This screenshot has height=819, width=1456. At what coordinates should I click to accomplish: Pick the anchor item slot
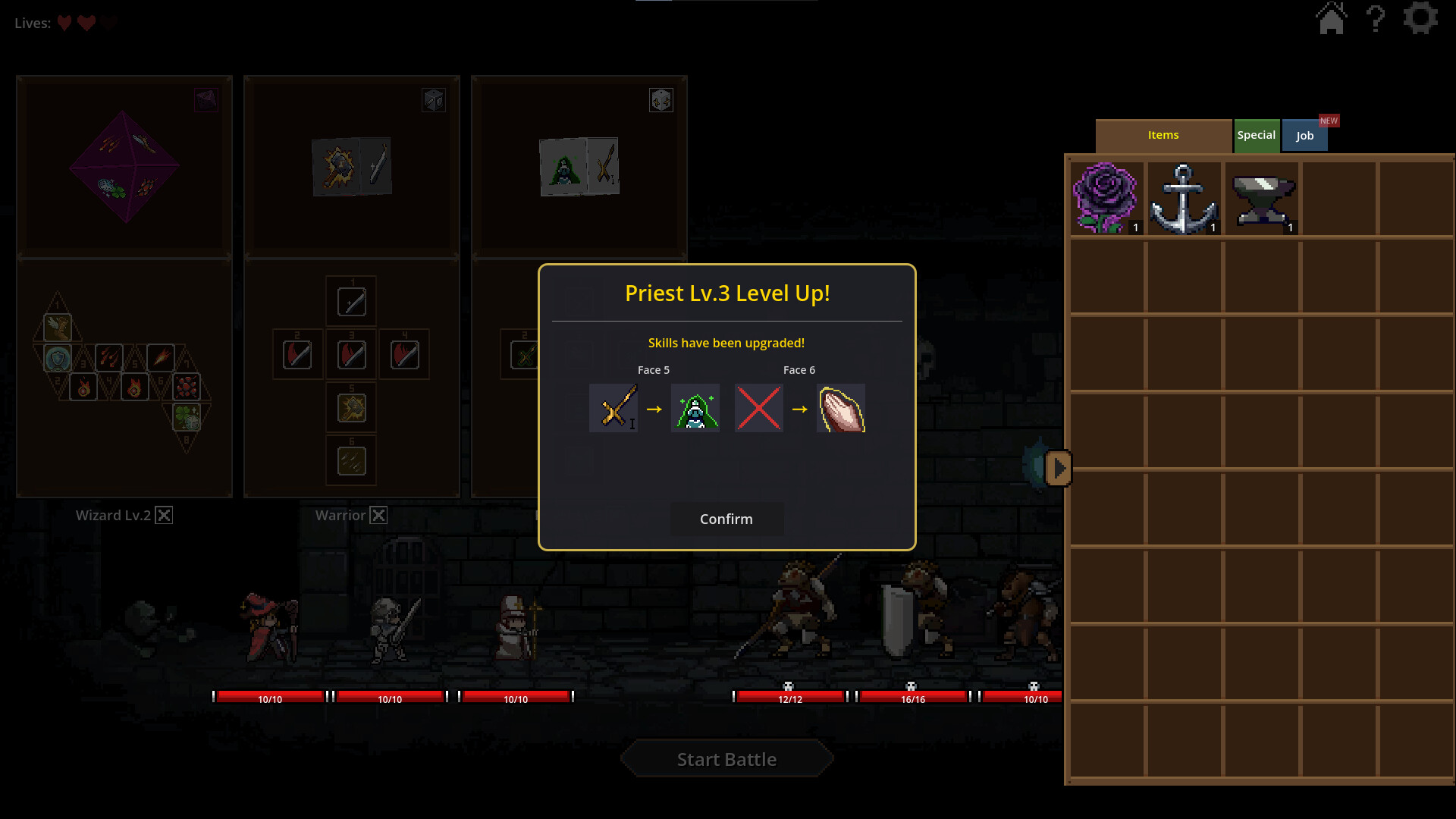(1183, 199)
